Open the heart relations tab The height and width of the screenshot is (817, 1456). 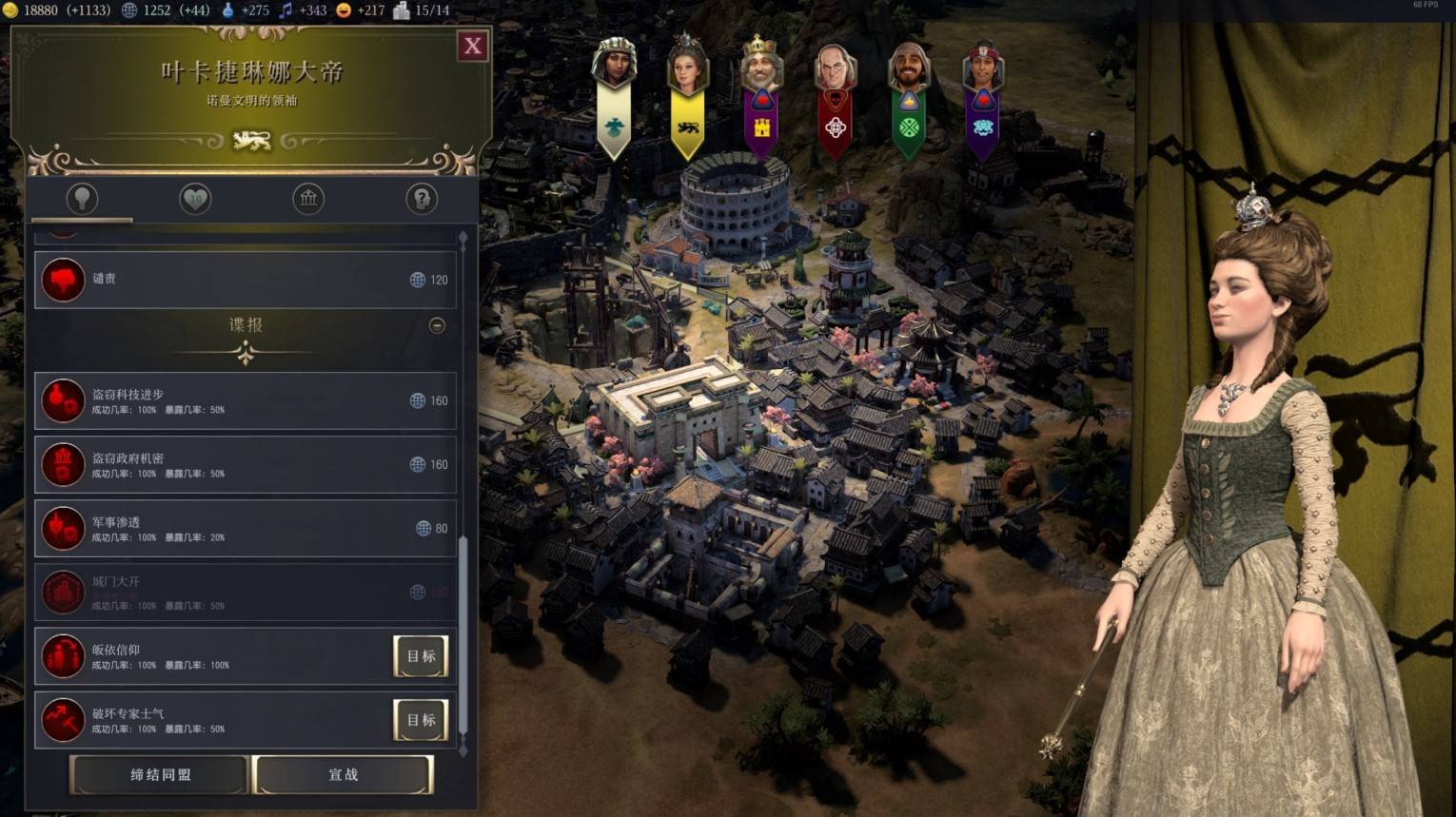pos(195,198)
